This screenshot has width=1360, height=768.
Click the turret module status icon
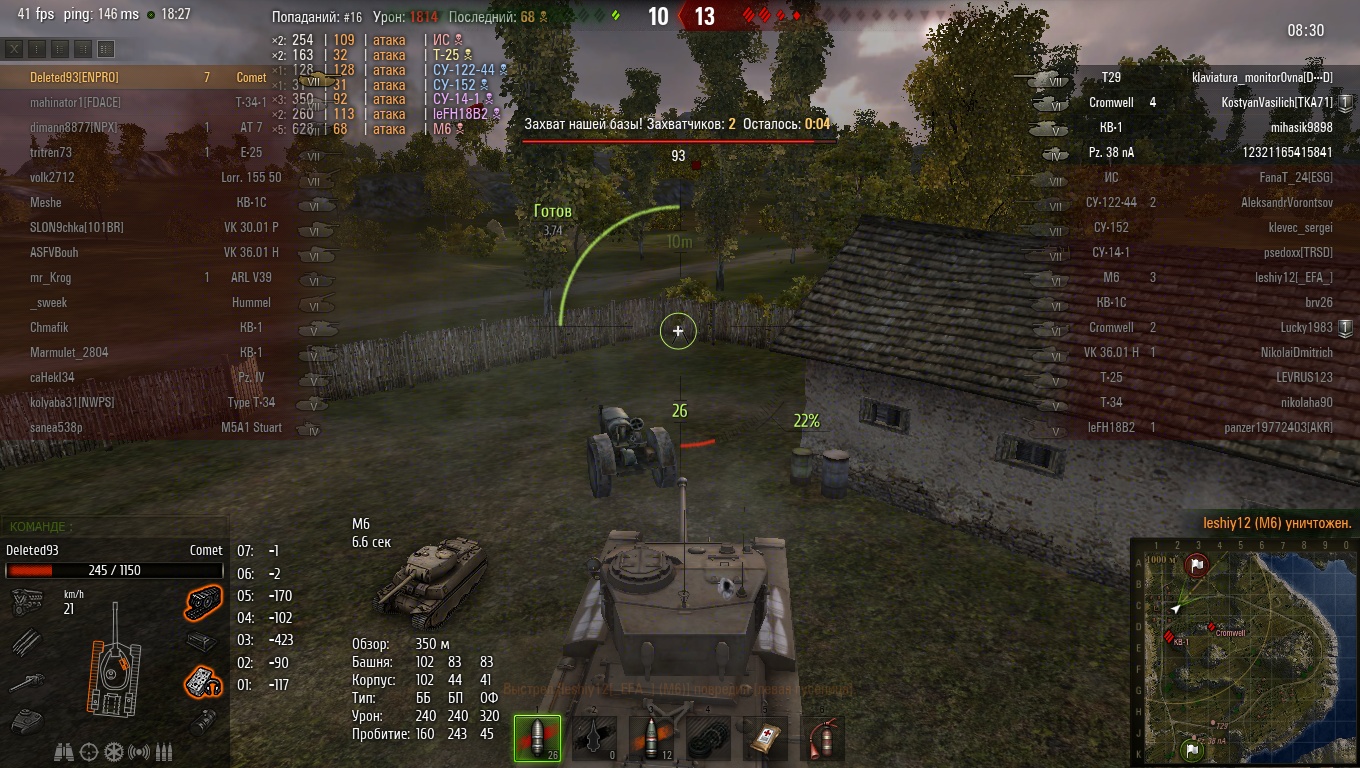tap(27, 720)
